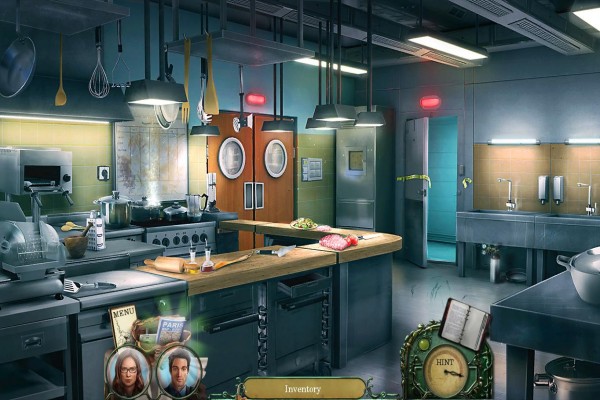This screenshot has width=600, height=400.
Task: Open the Menu card
Action: tap(123, 323)
